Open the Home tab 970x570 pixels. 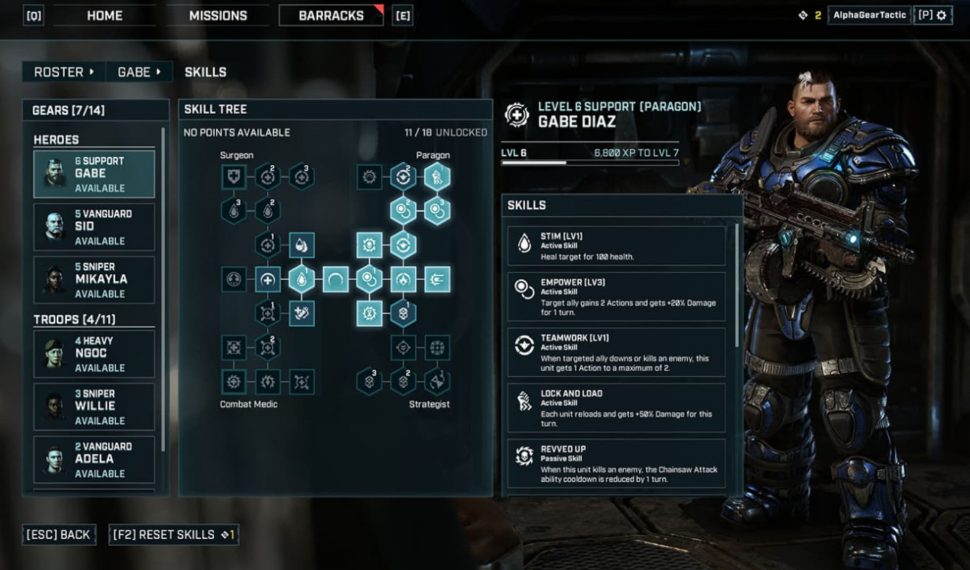pos(104,16)
